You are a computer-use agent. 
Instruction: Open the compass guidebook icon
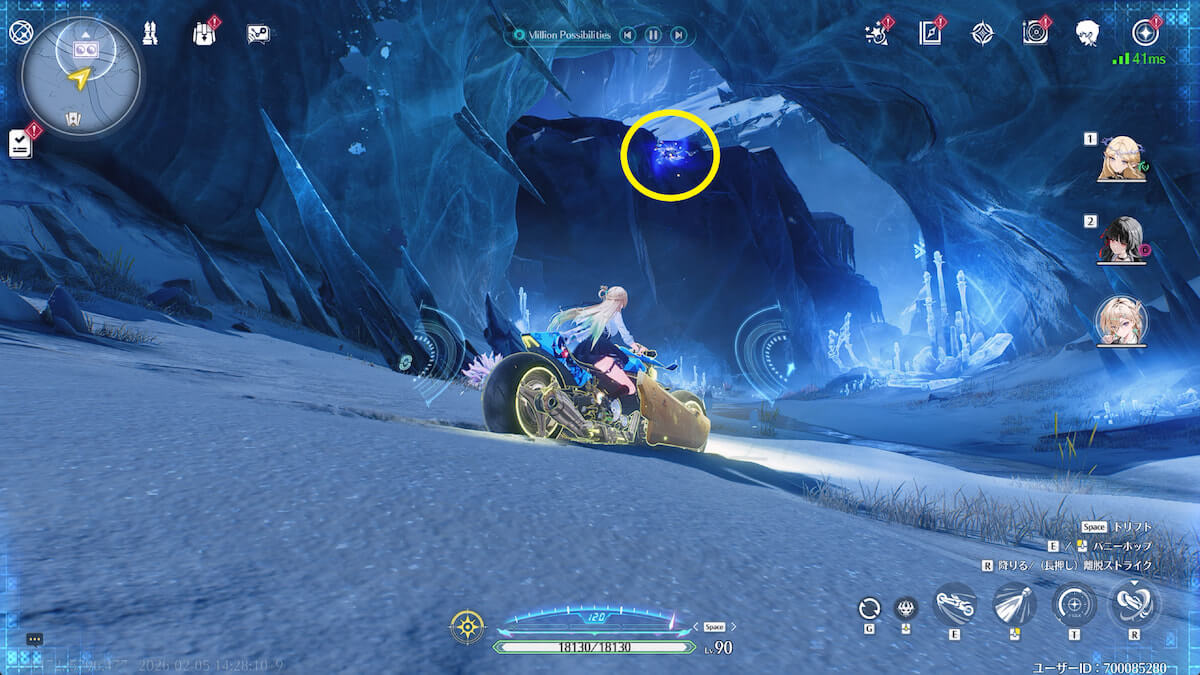[x=930, y=33]
